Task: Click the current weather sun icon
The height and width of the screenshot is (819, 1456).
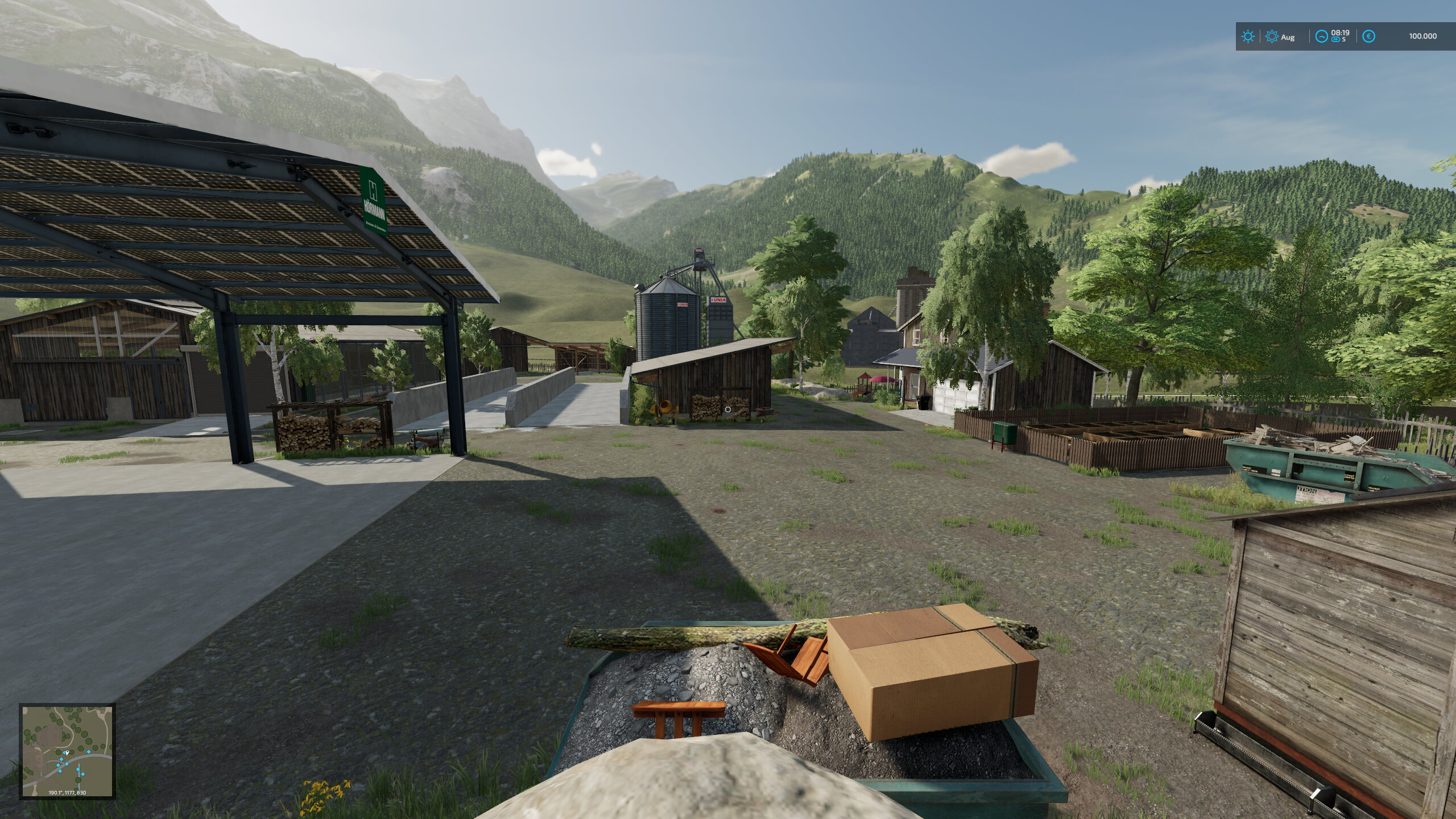Action: [1248, 36]
